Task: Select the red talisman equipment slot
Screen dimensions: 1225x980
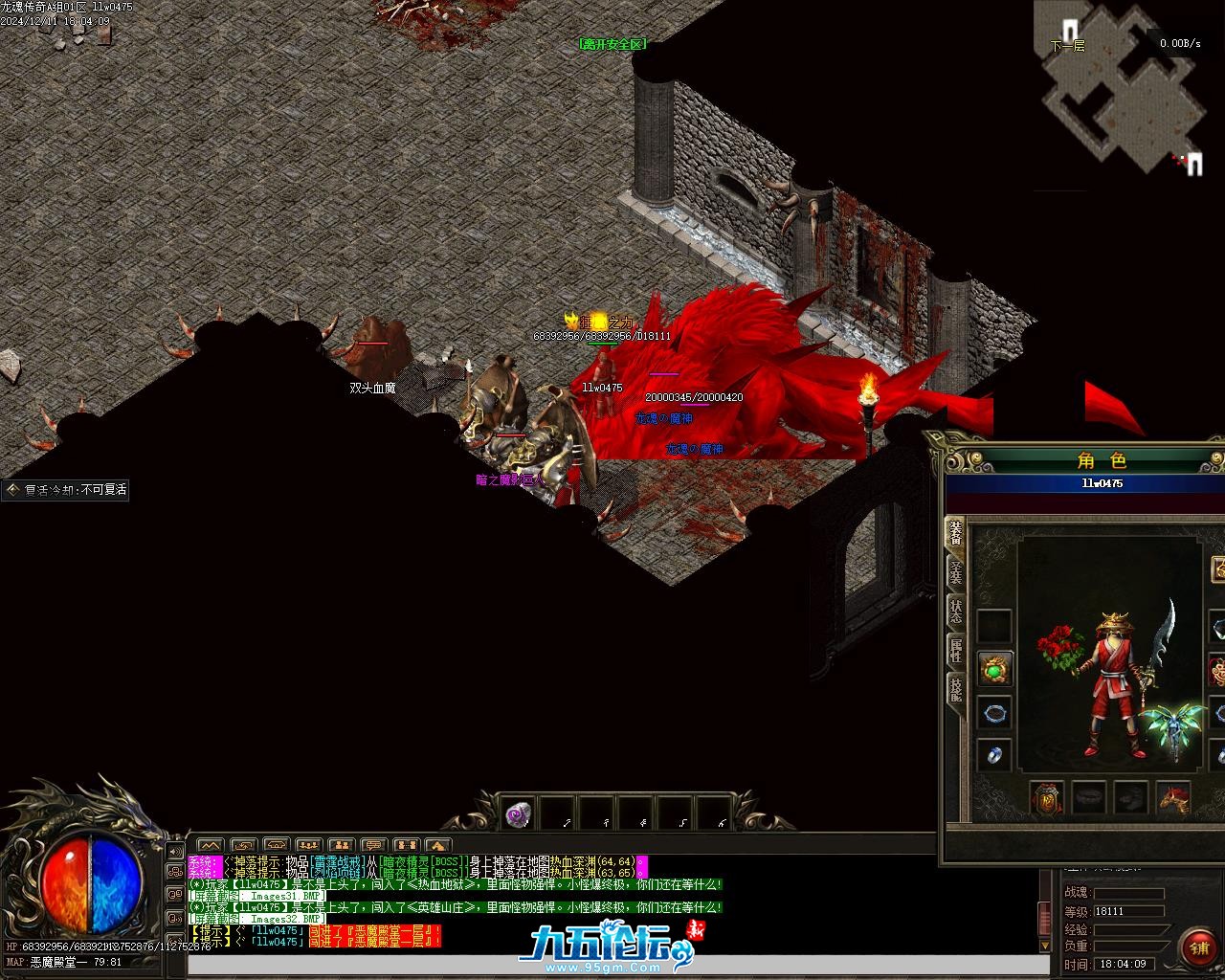Action: point(1047,797)
